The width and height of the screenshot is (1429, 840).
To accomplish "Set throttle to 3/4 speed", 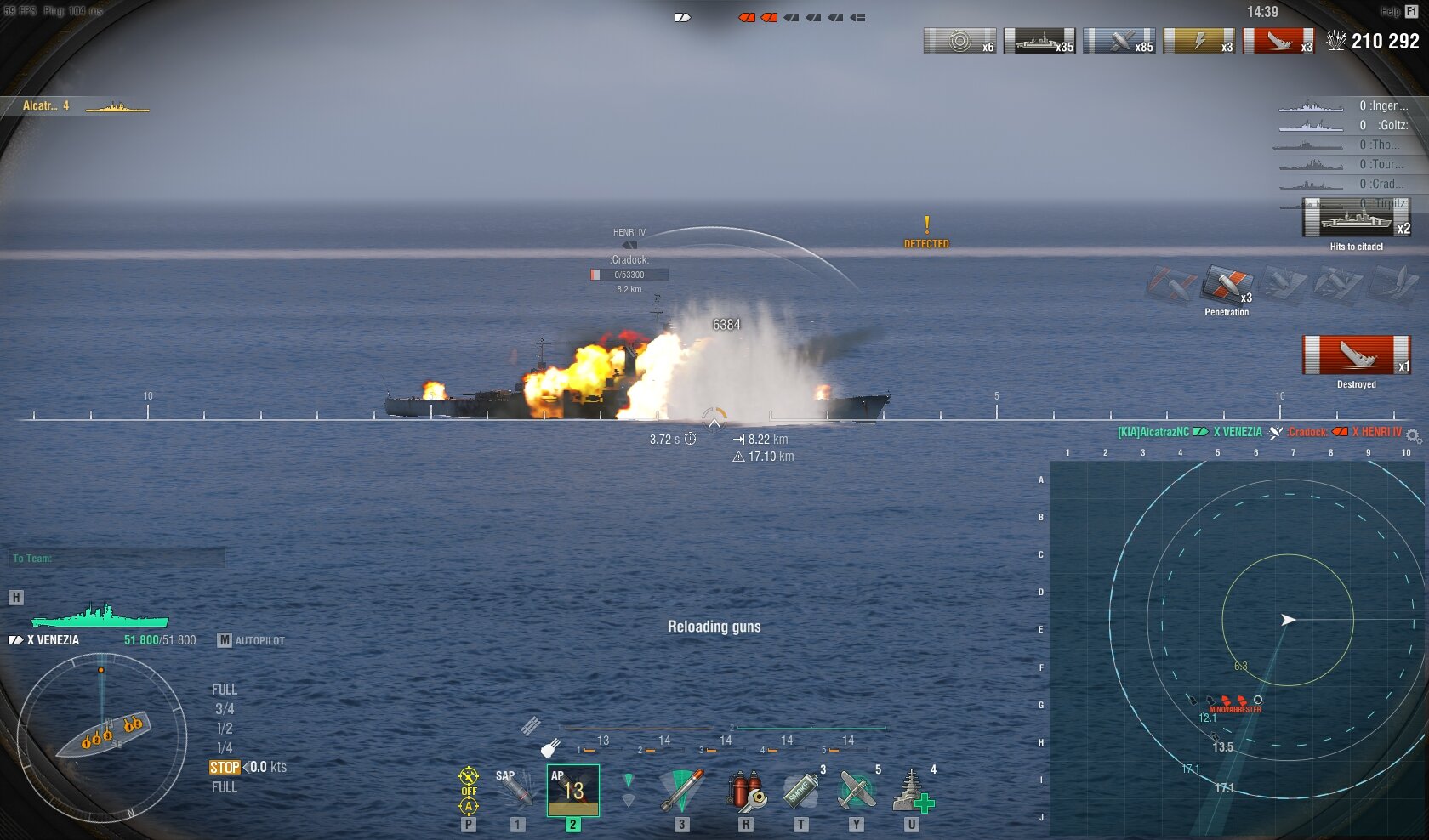I will (225, 709).
